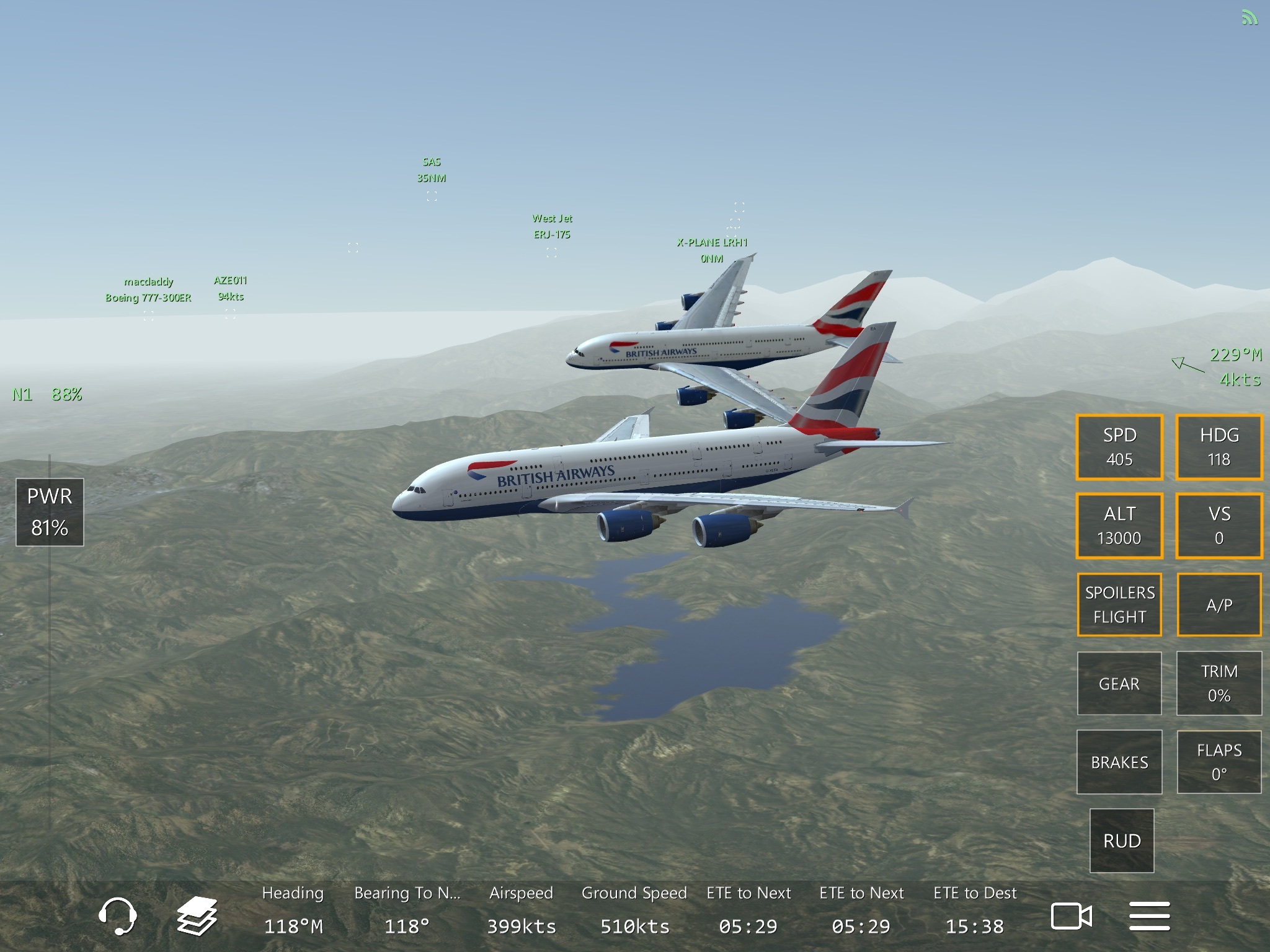Tap the ETE to Dest status item
This screenshot has width=1270, height=952.
[975, 910]
